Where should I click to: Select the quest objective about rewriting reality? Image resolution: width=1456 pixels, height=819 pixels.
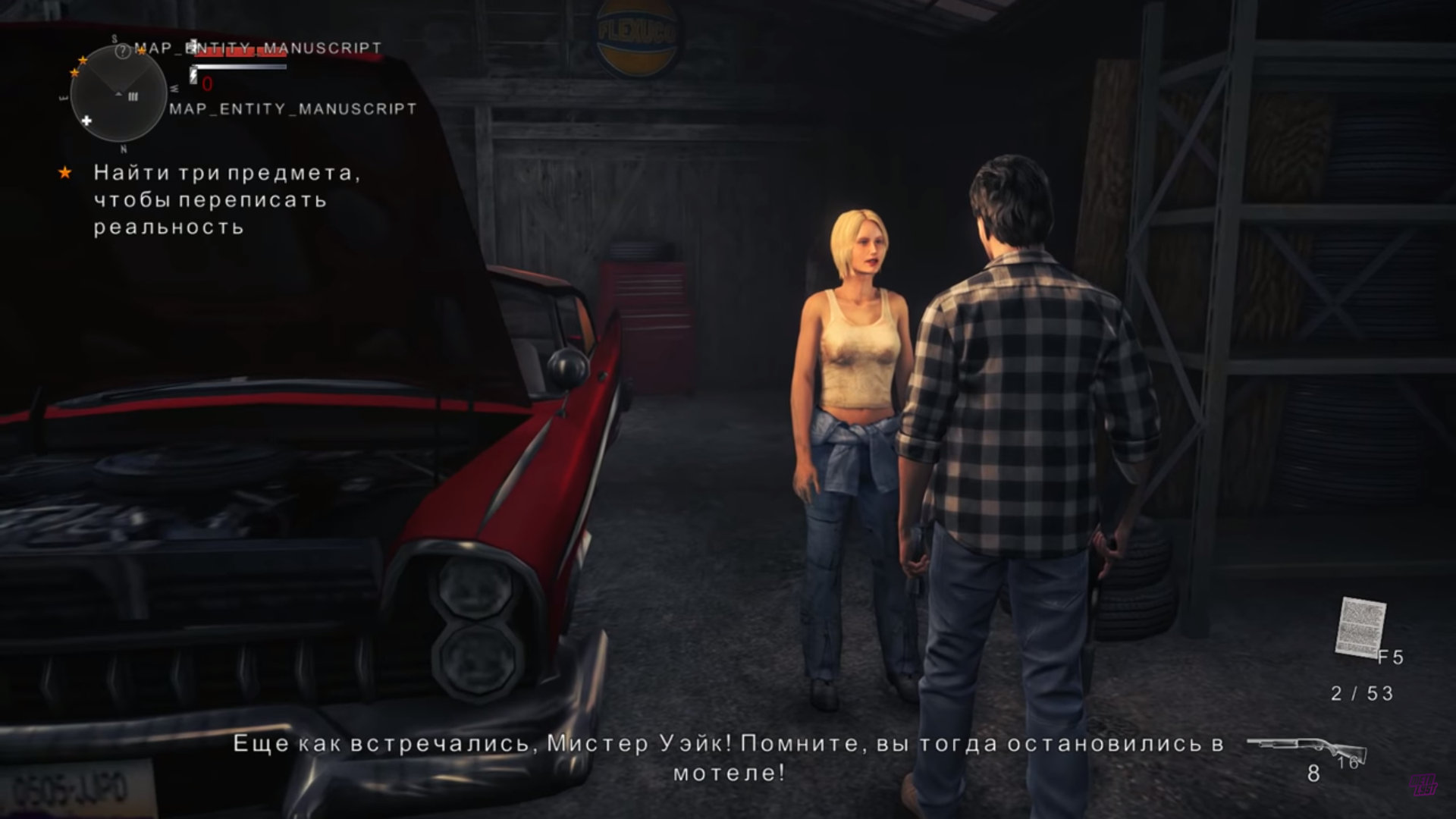226,199
